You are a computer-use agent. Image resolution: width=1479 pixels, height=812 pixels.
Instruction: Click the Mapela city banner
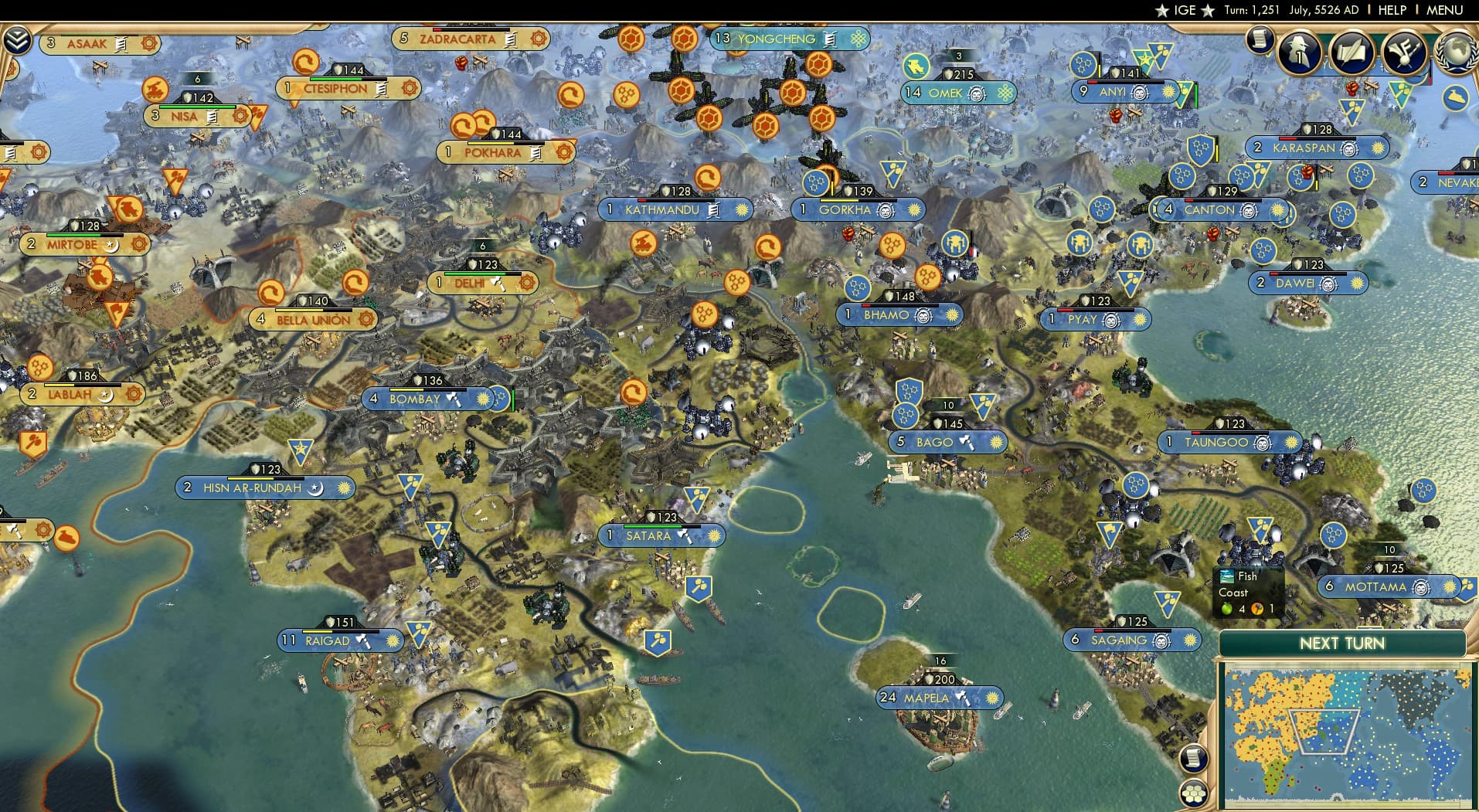(938, 697)
